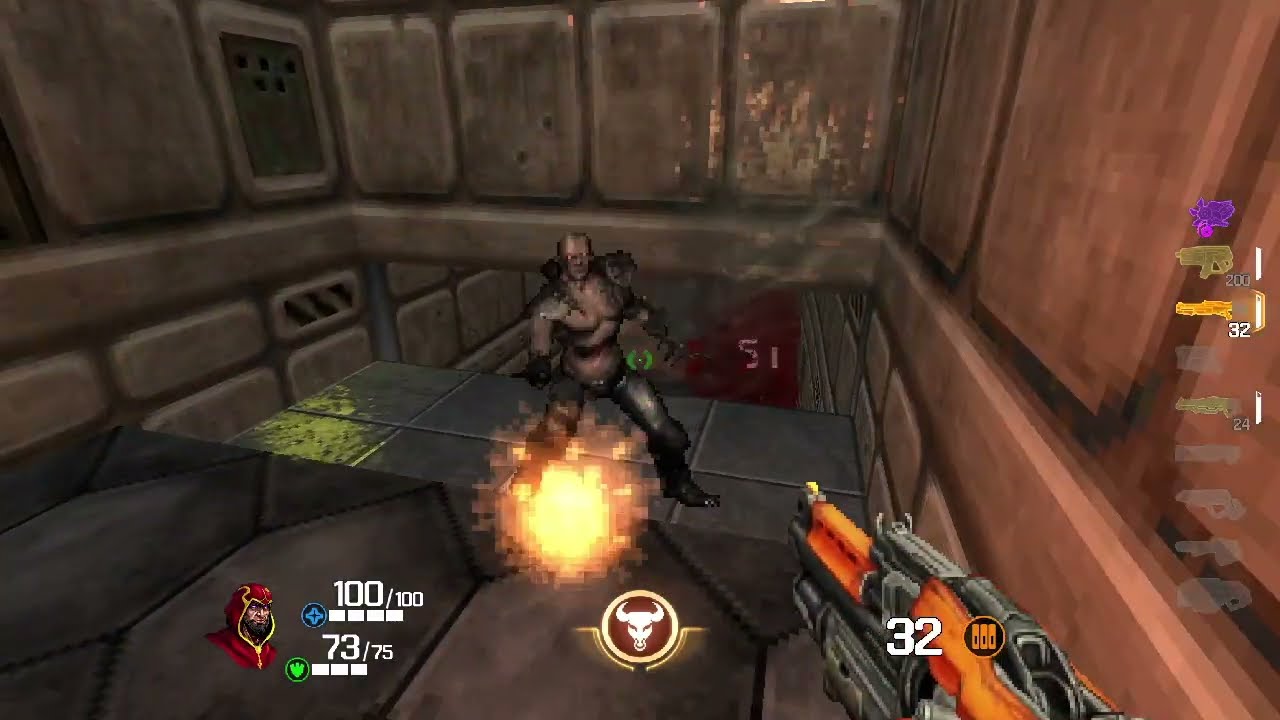This screenshot has width=1280, height=720.
Task: Click the red-hooded champion portrait
Action: (x=243, y=627)
